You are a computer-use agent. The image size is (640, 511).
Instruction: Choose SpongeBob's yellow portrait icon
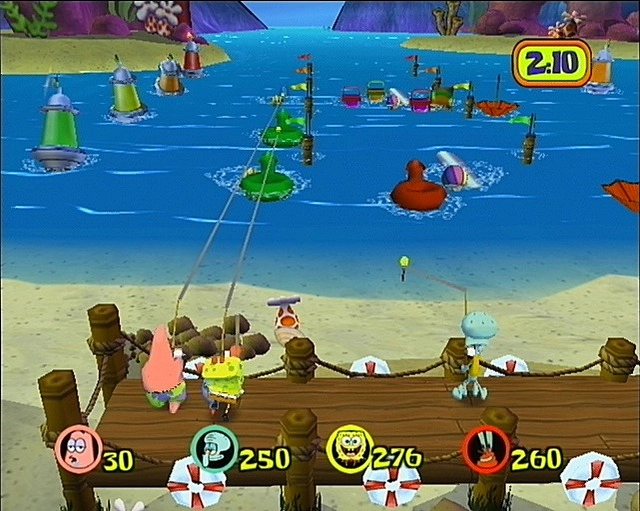pos(347,448)
